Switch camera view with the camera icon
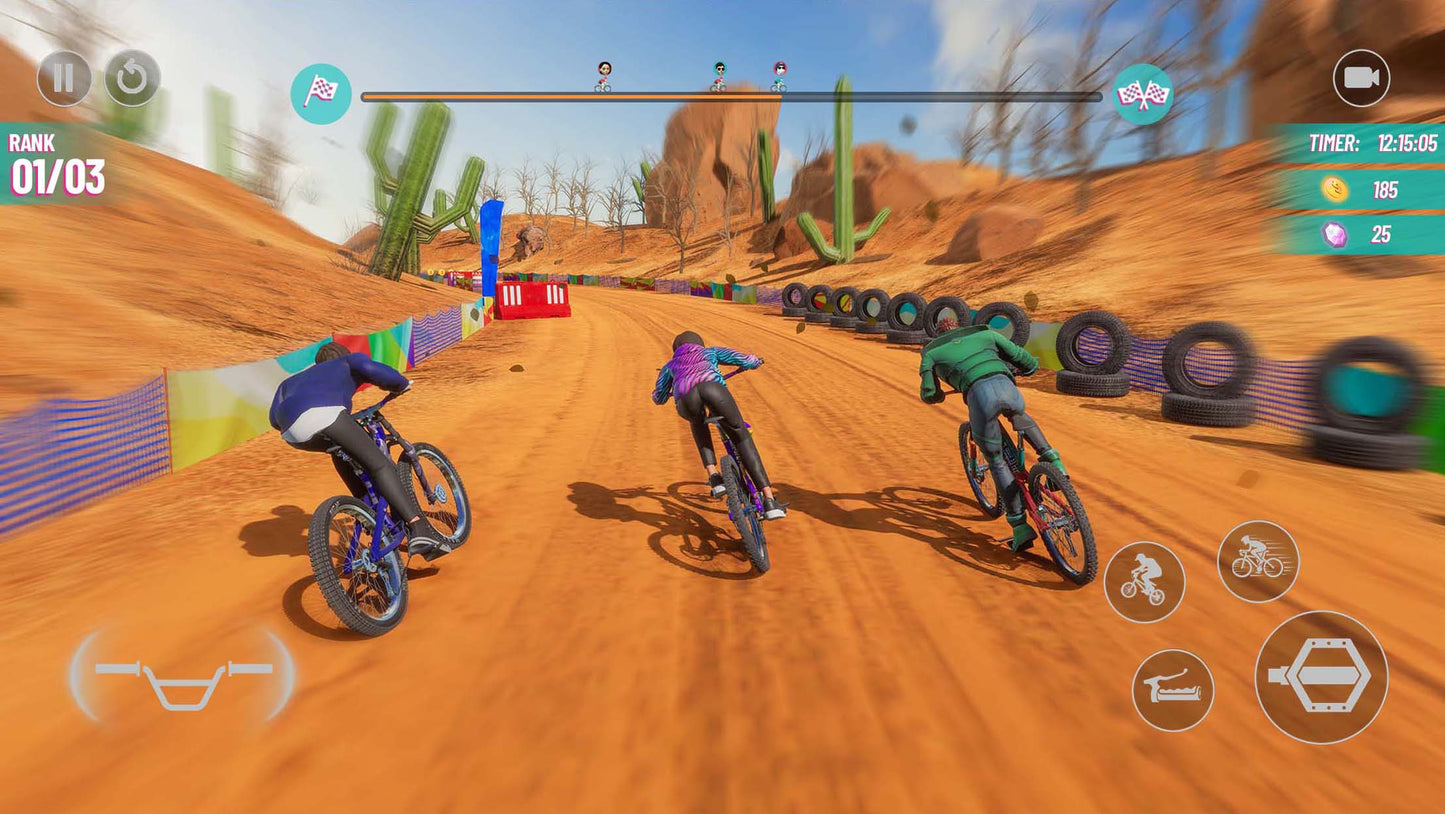Viewport: 1445px width, 814px height. (1361, 78)
